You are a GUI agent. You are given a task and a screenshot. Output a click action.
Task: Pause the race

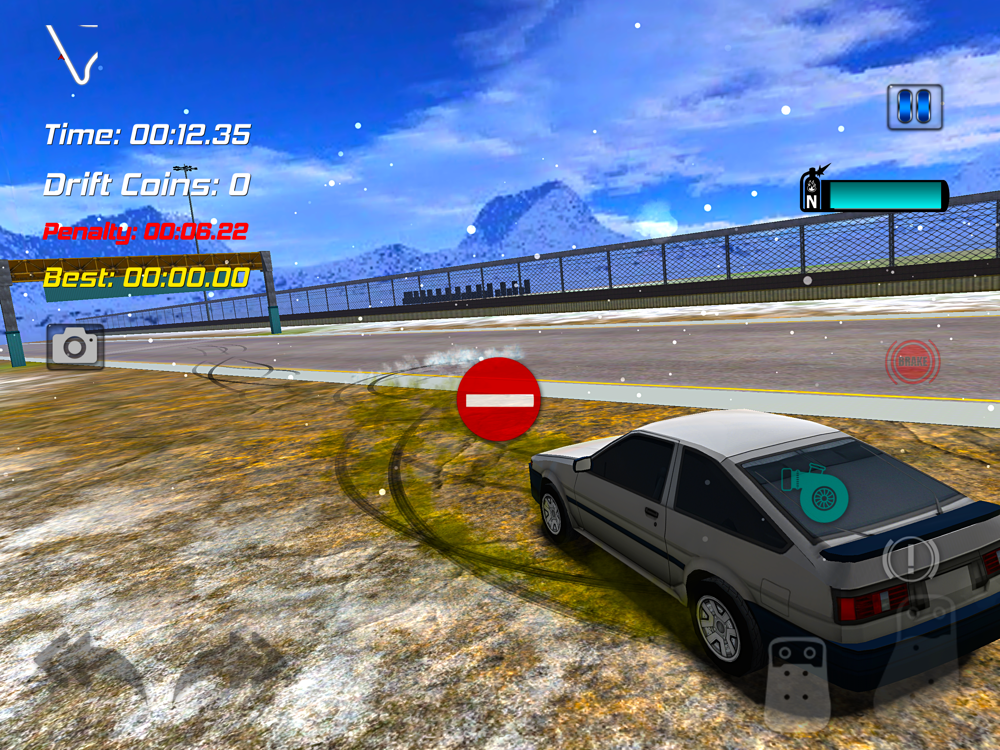(x=915, y=107)
